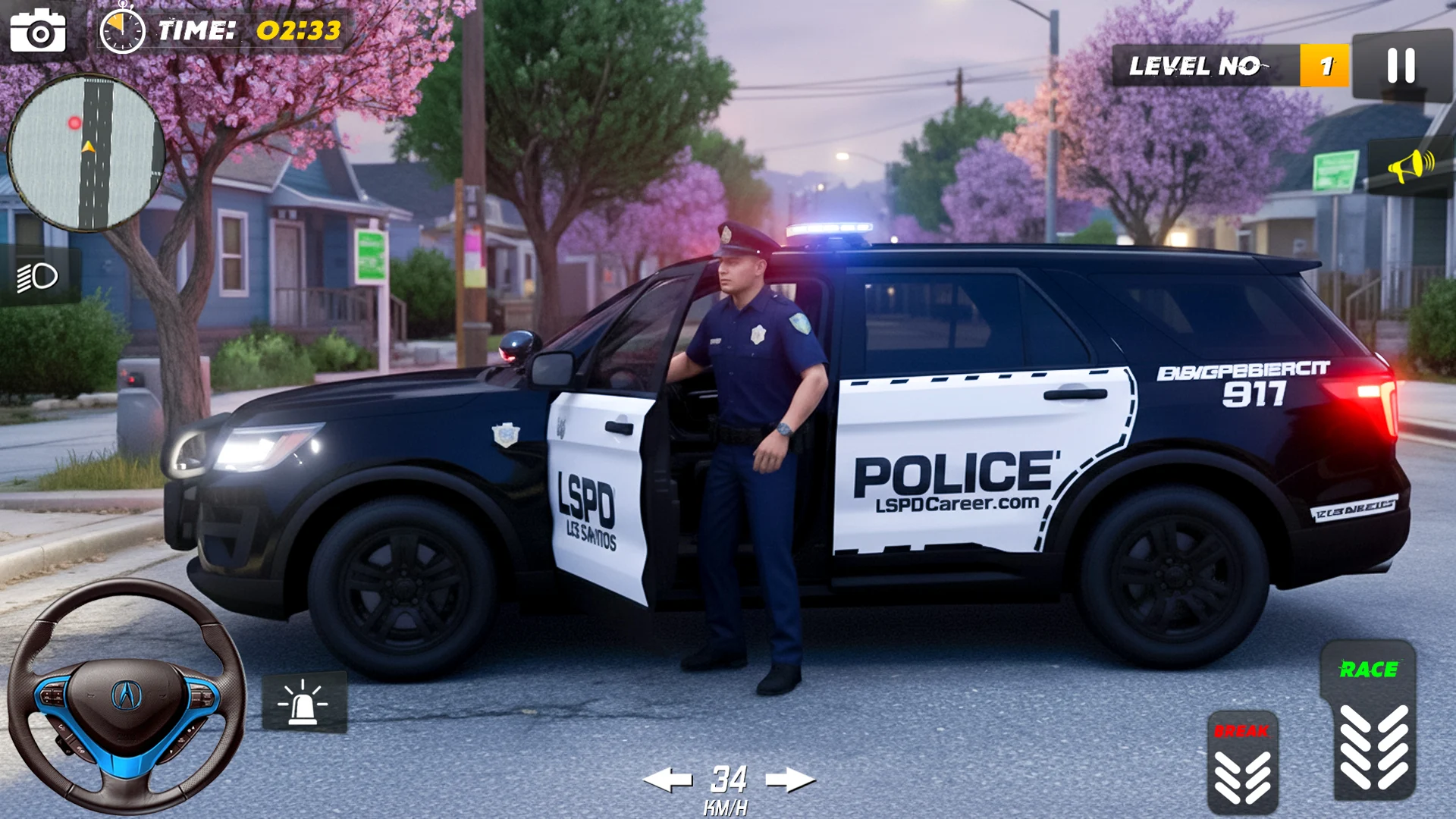Toggle the headlights icon
Screen dimensions: 1456x819
tap(38, 277)
